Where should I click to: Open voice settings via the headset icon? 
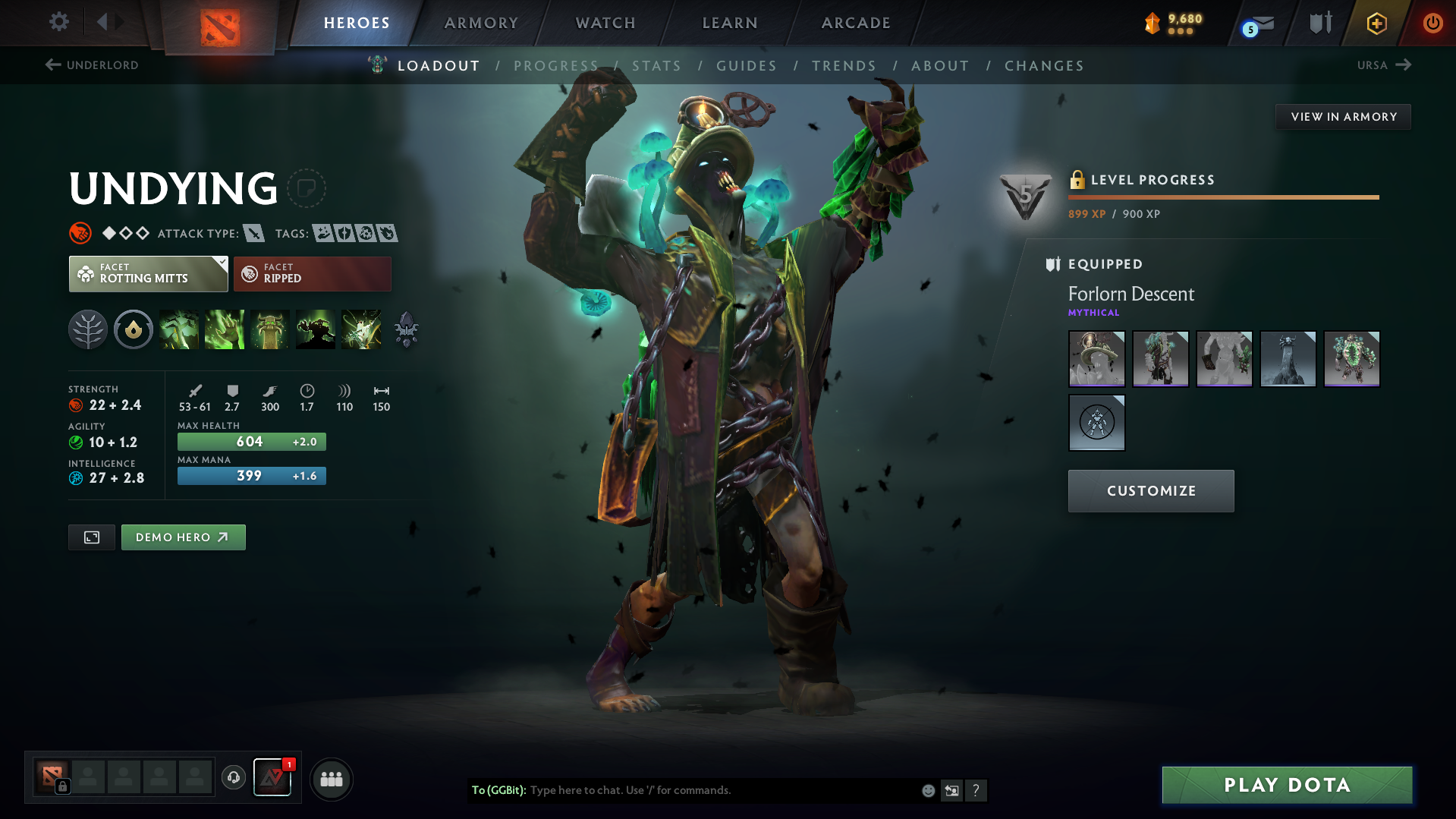pyautogui.click(x=234, y=779)
